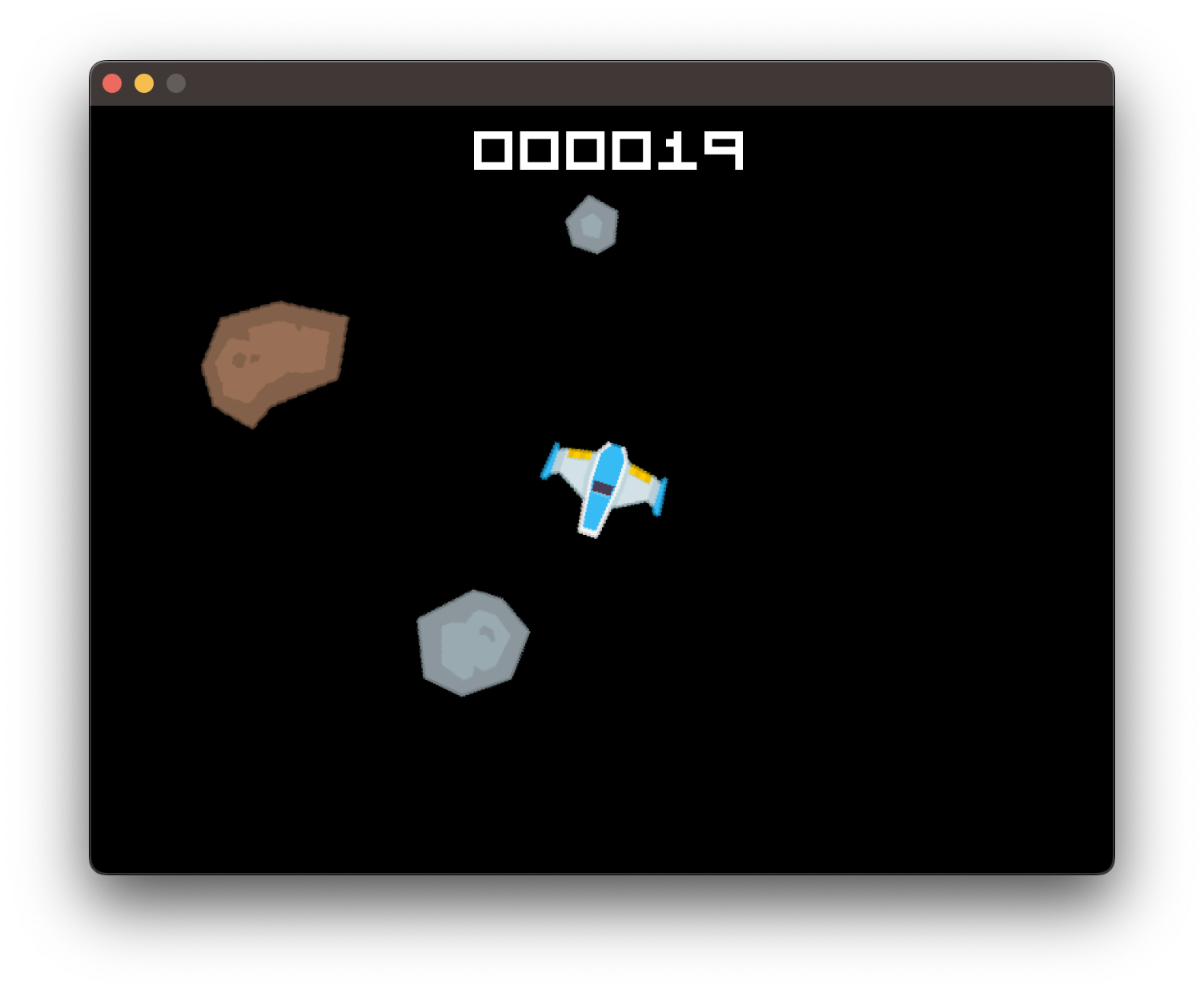The height and width of the screenshot is (993, 1204).
Task: Click the first zero of the score
Action: (x=493, y=151)
